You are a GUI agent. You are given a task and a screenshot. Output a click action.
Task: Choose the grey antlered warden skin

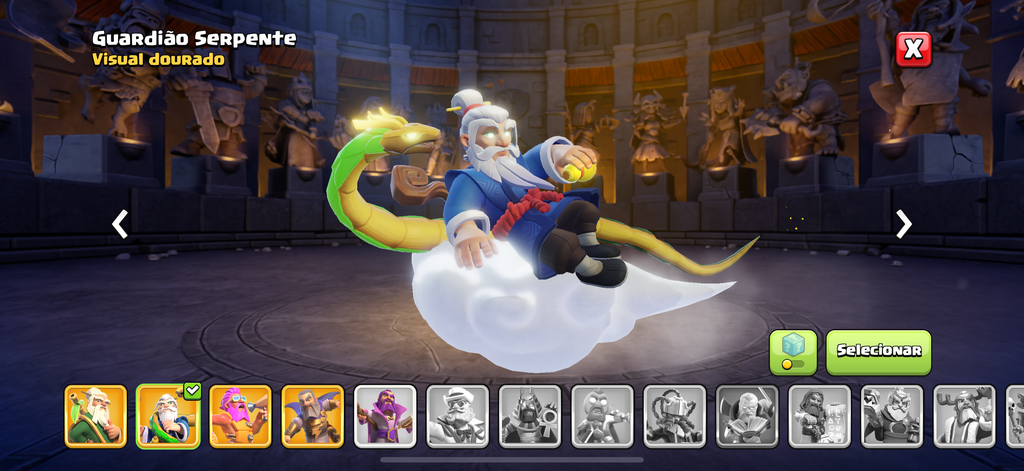964,415
